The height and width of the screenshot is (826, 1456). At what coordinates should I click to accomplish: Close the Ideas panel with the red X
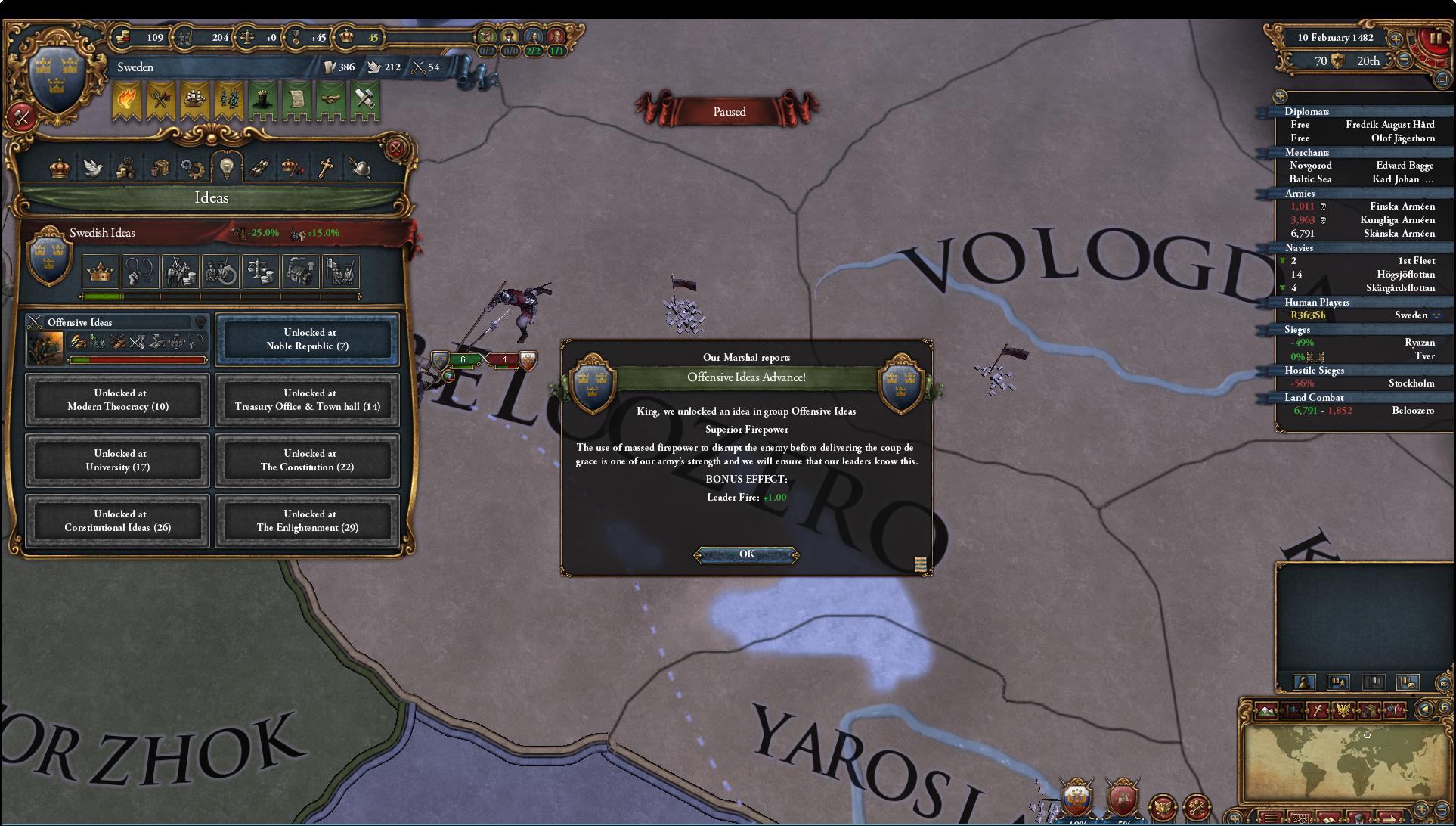pyautogui.click(x=395, y=148)
